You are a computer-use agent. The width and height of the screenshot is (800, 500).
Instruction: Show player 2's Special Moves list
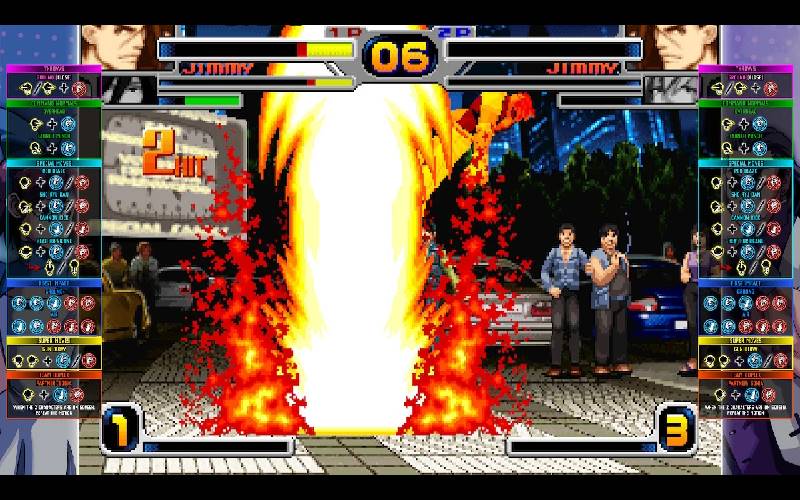pyautogui.click(x=746, y=162)
